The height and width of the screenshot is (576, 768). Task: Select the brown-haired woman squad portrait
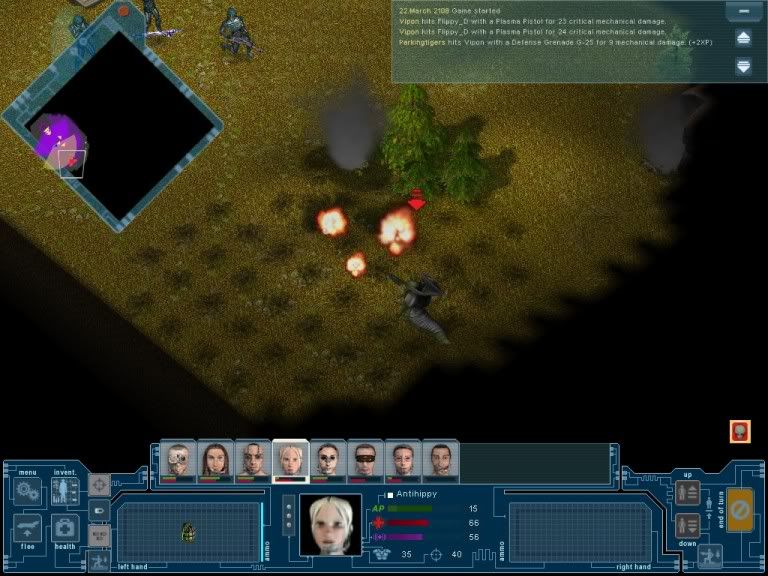click(x=215, y=460)
